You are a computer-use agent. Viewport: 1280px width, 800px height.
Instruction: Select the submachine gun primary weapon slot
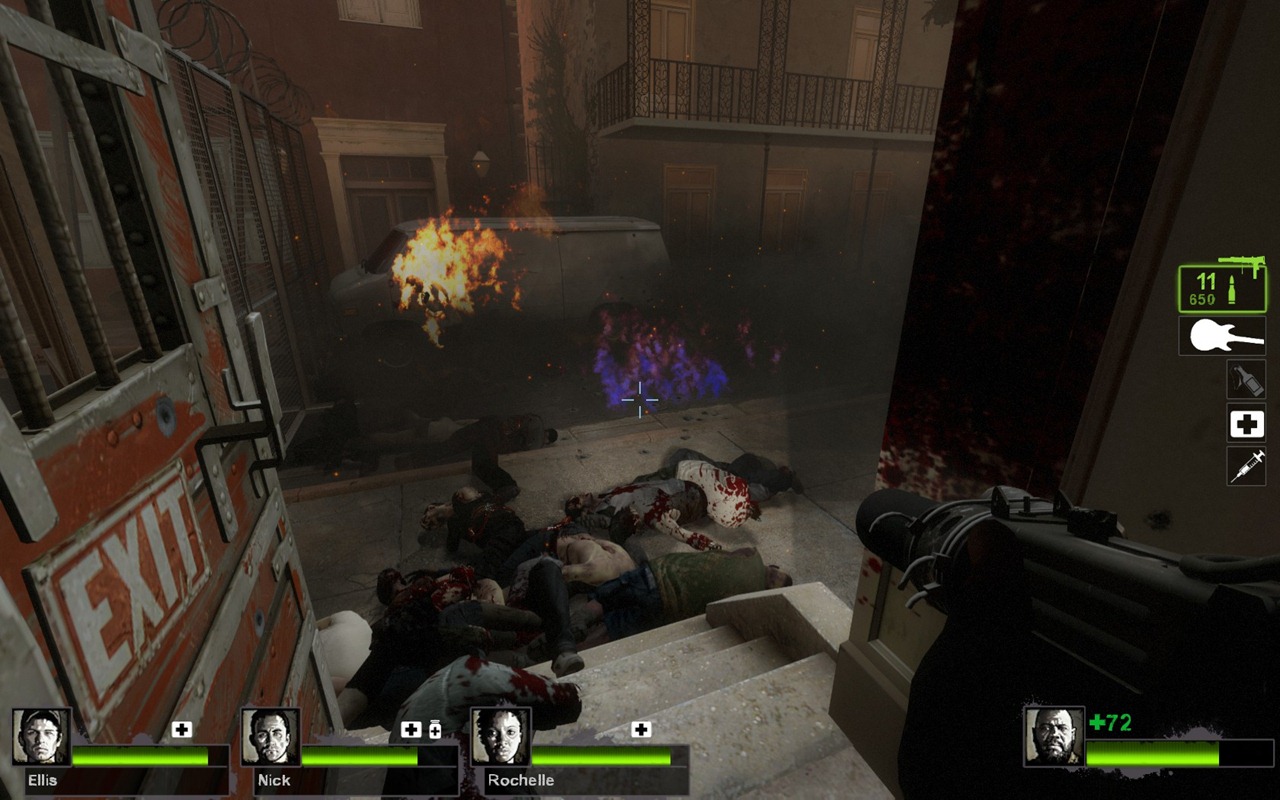[1221, 288]
